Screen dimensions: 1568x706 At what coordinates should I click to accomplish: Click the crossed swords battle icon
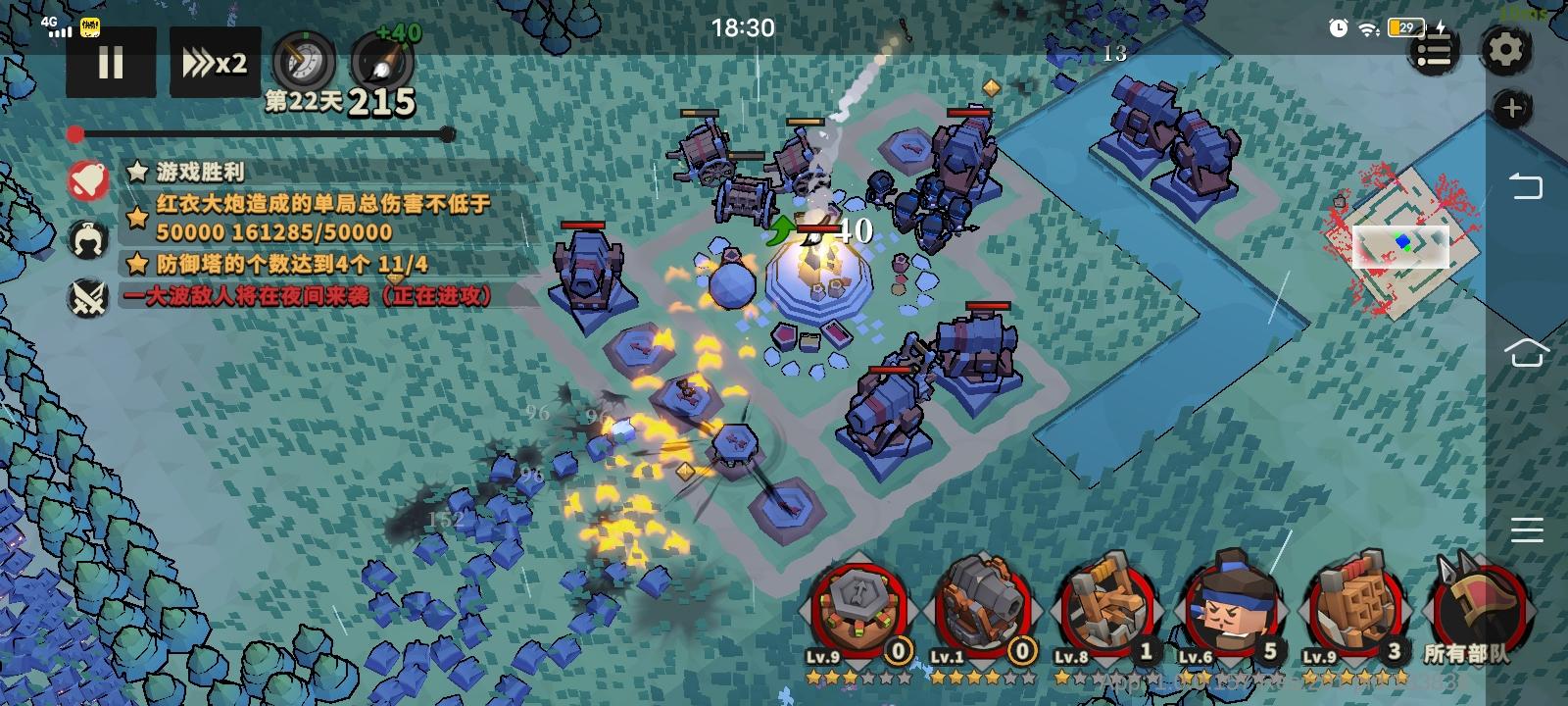[88, 297]
